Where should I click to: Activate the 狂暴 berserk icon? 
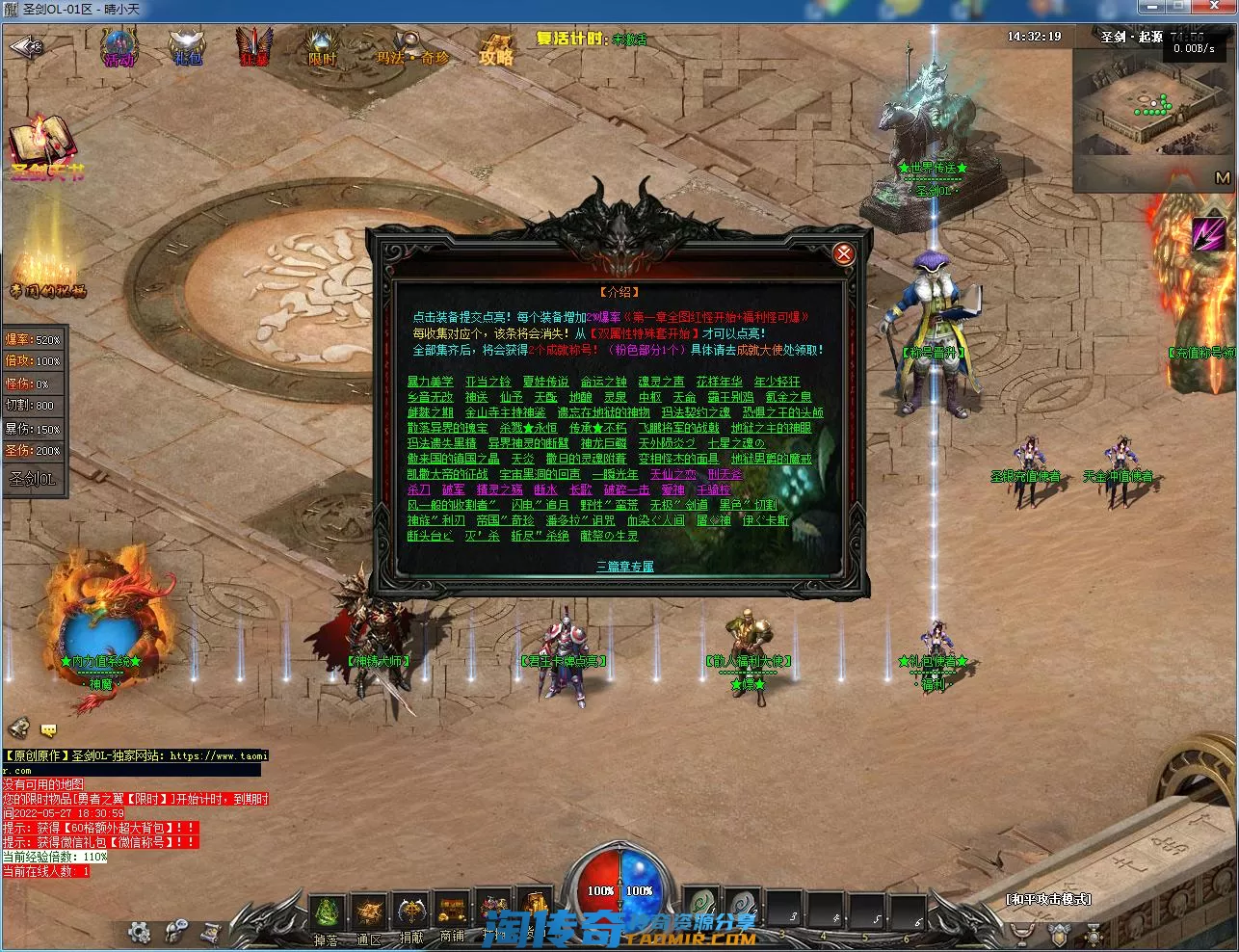point(255,47)
